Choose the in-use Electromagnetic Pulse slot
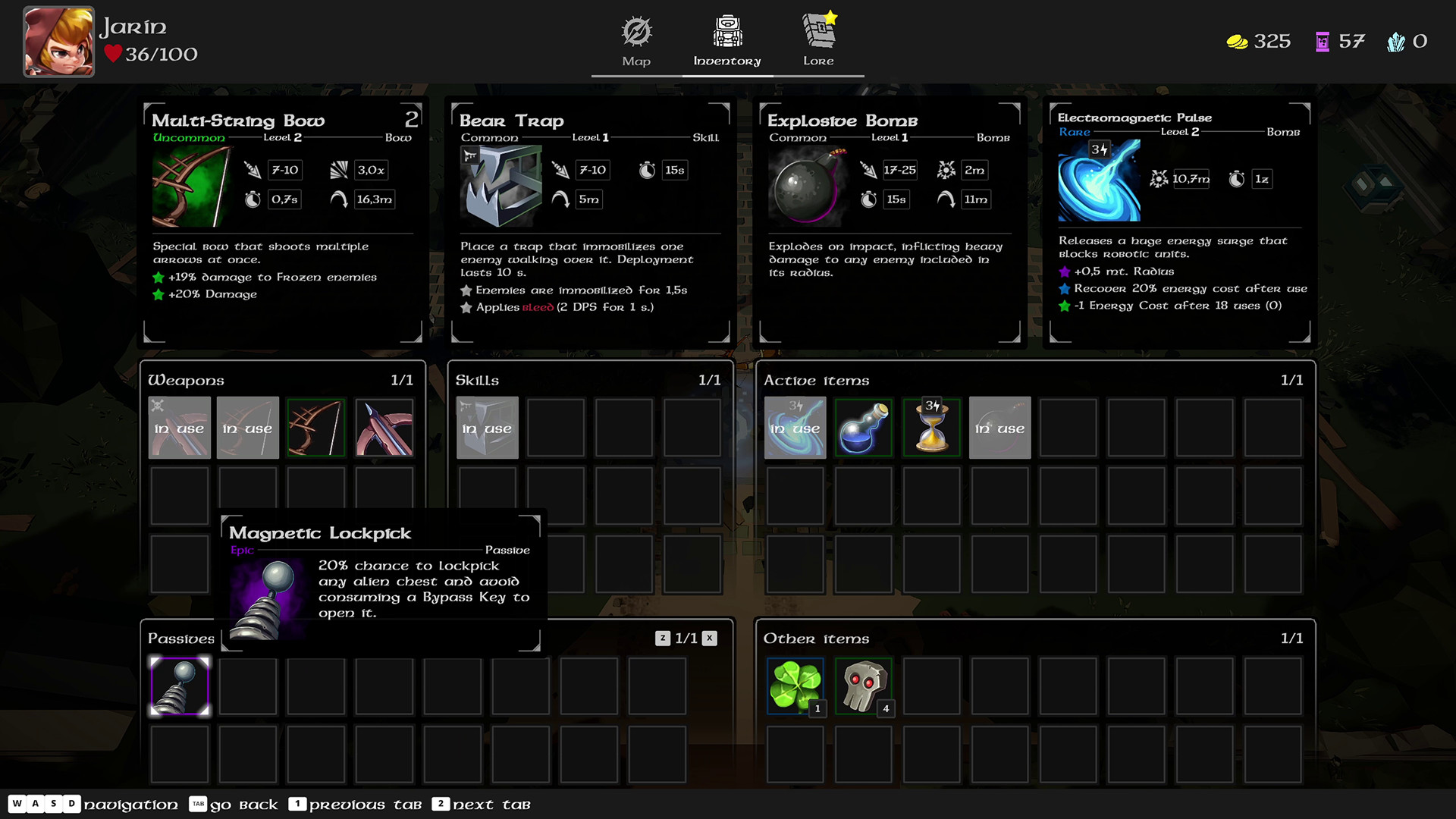1456x819 pixels. point(795,428)
